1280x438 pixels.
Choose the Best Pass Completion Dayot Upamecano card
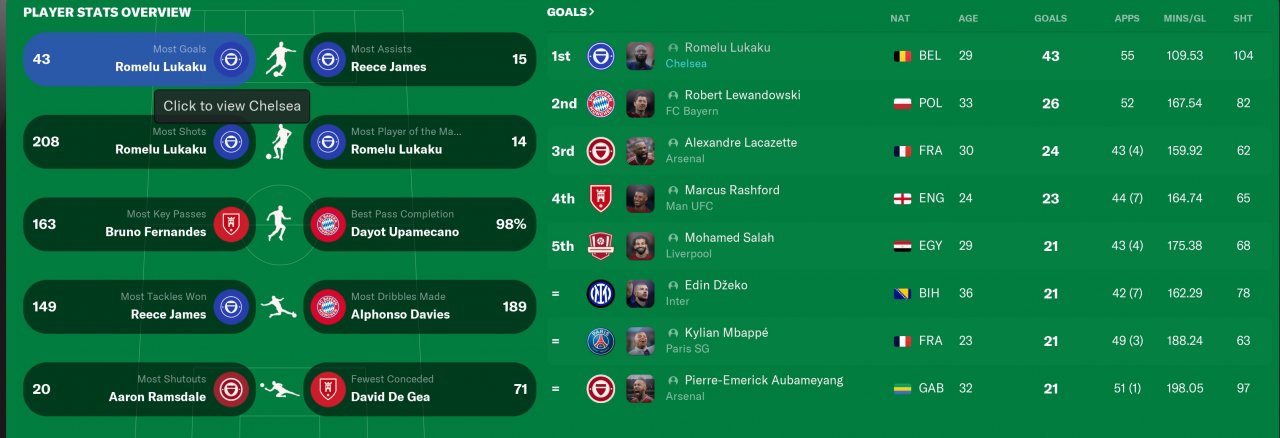[x=418, y=224]
